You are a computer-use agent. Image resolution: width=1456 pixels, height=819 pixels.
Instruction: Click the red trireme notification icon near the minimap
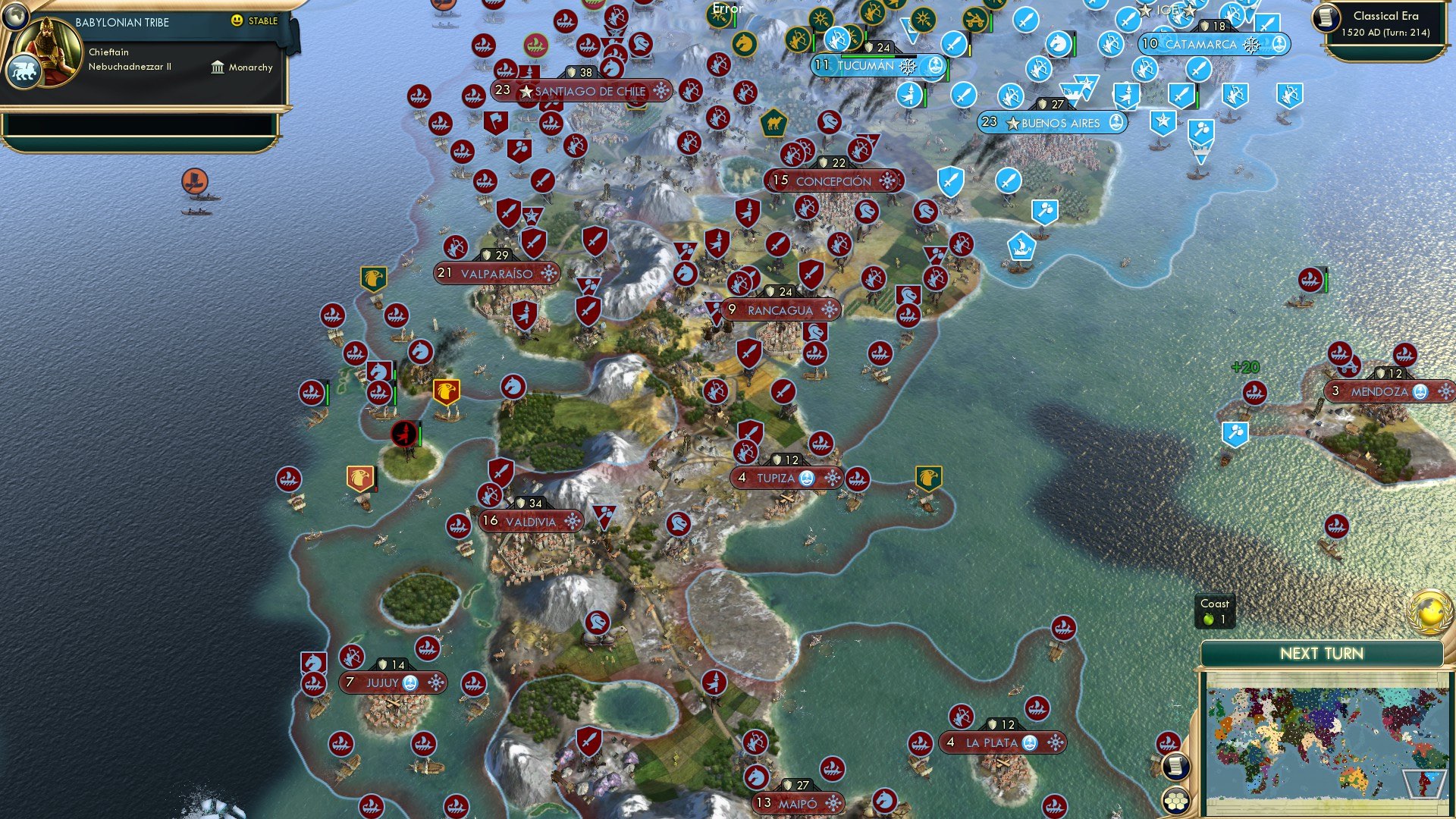click(x=1168, y=742)
